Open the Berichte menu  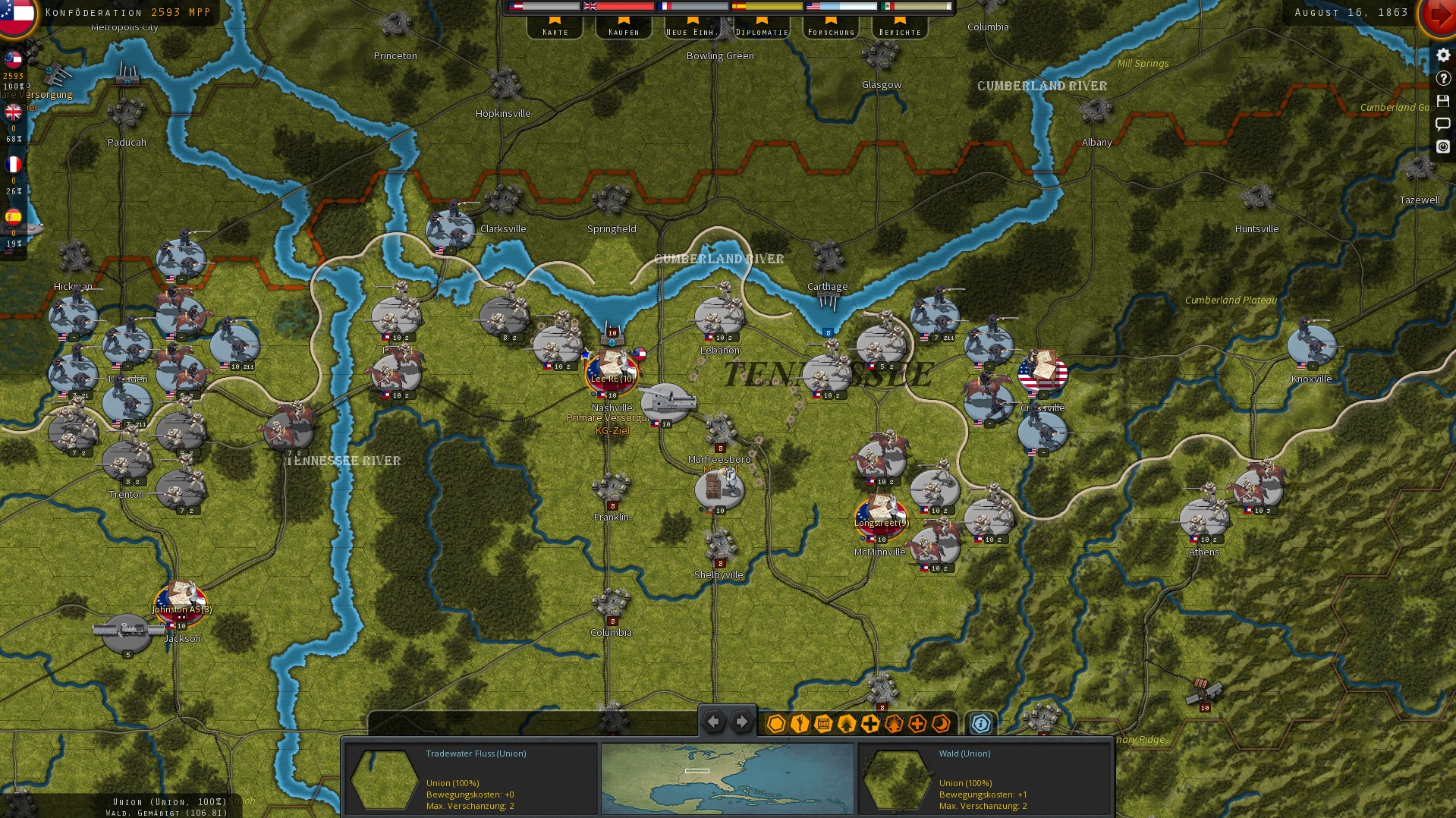coord(899,30)
